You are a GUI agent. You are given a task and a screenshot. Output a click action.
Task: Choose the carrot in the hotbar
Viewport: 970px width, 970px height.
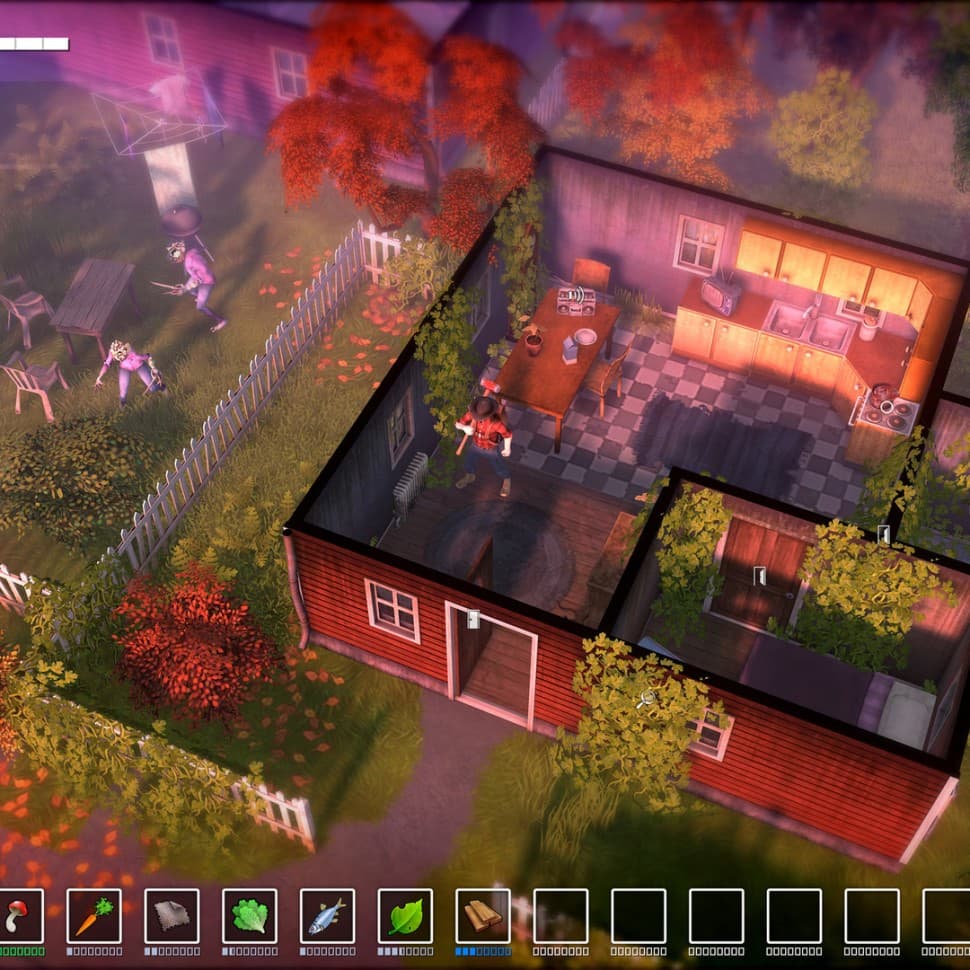pyautogui.click(x=94, y=915)
